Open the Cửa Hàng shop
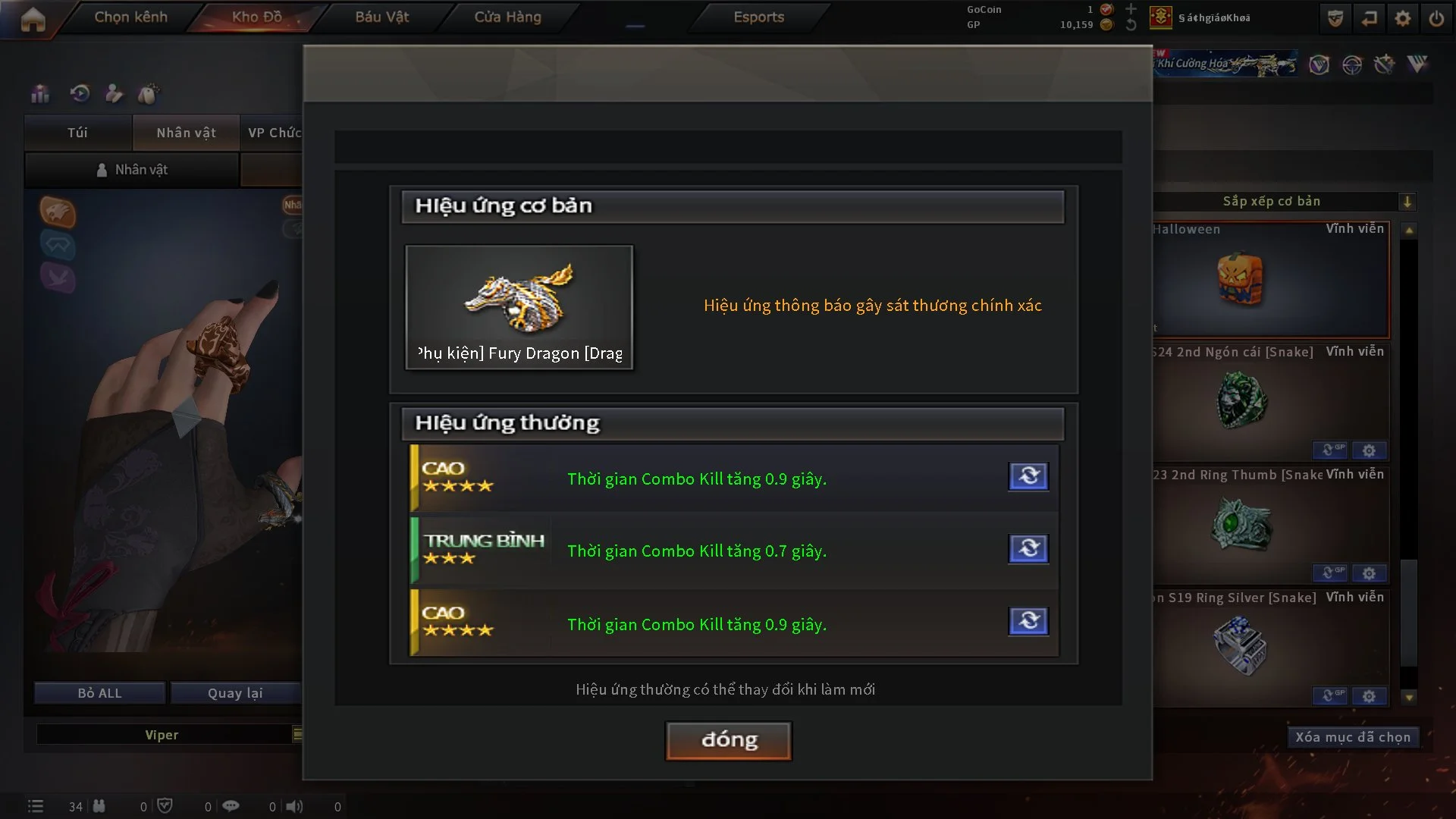 point(507,17)
